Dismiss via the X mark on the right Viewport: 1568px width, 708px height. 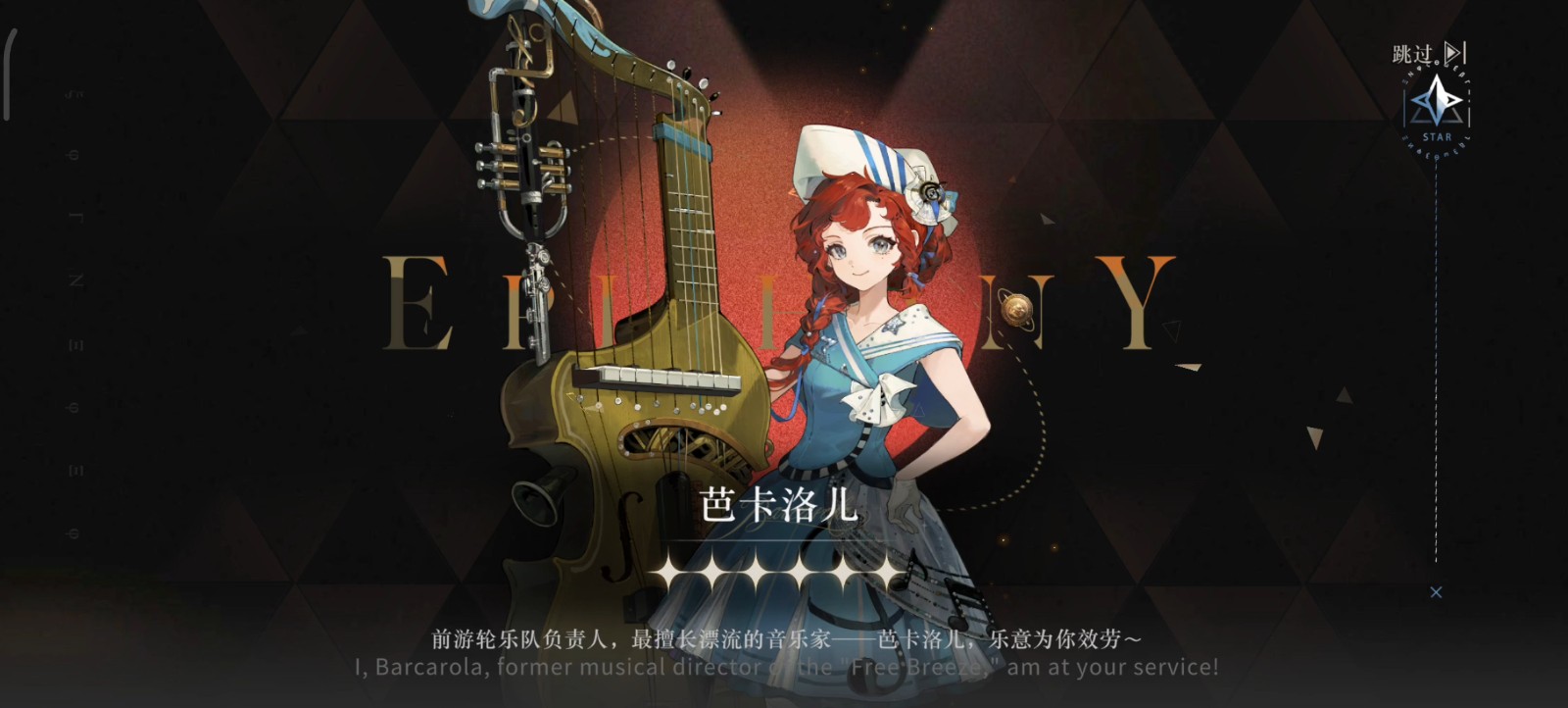(1437, 592)
